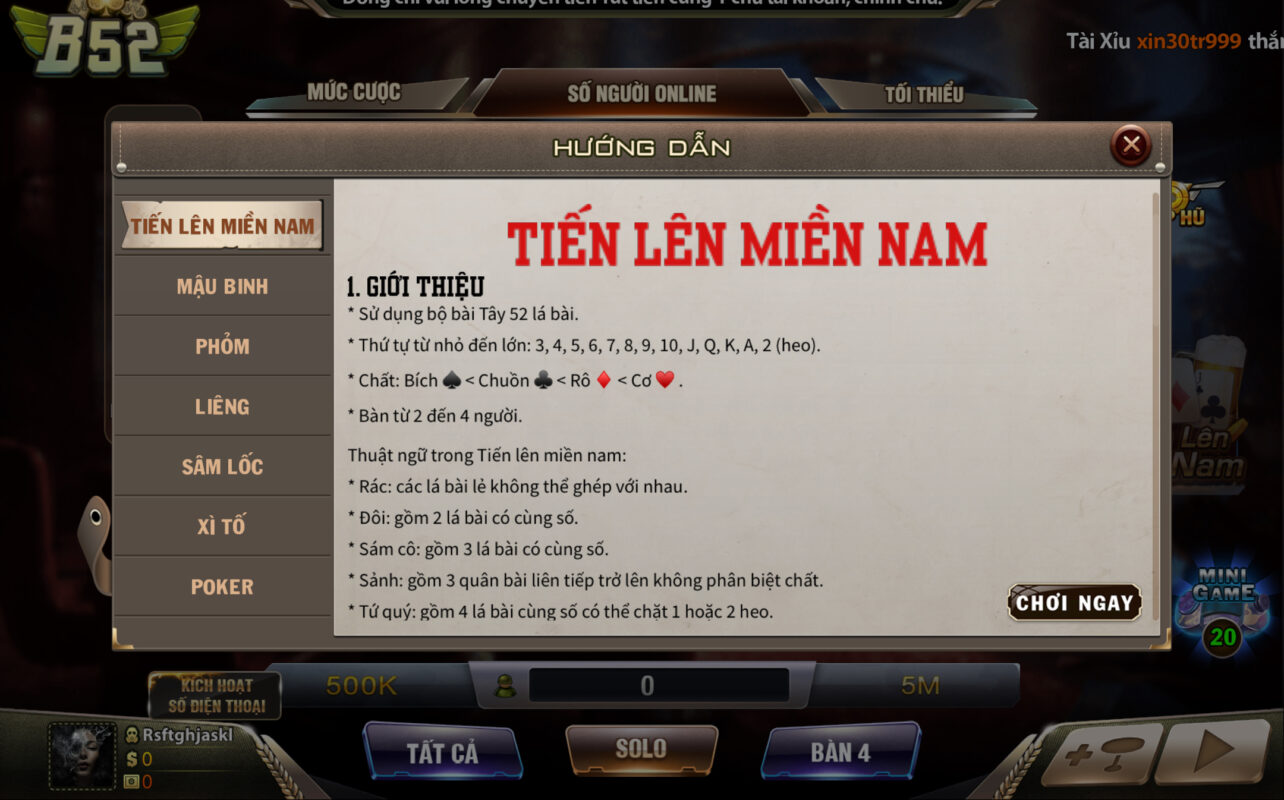Screen dimensions: 1284x800
Task: Select the POKER guide section
Action: [222, 586]
